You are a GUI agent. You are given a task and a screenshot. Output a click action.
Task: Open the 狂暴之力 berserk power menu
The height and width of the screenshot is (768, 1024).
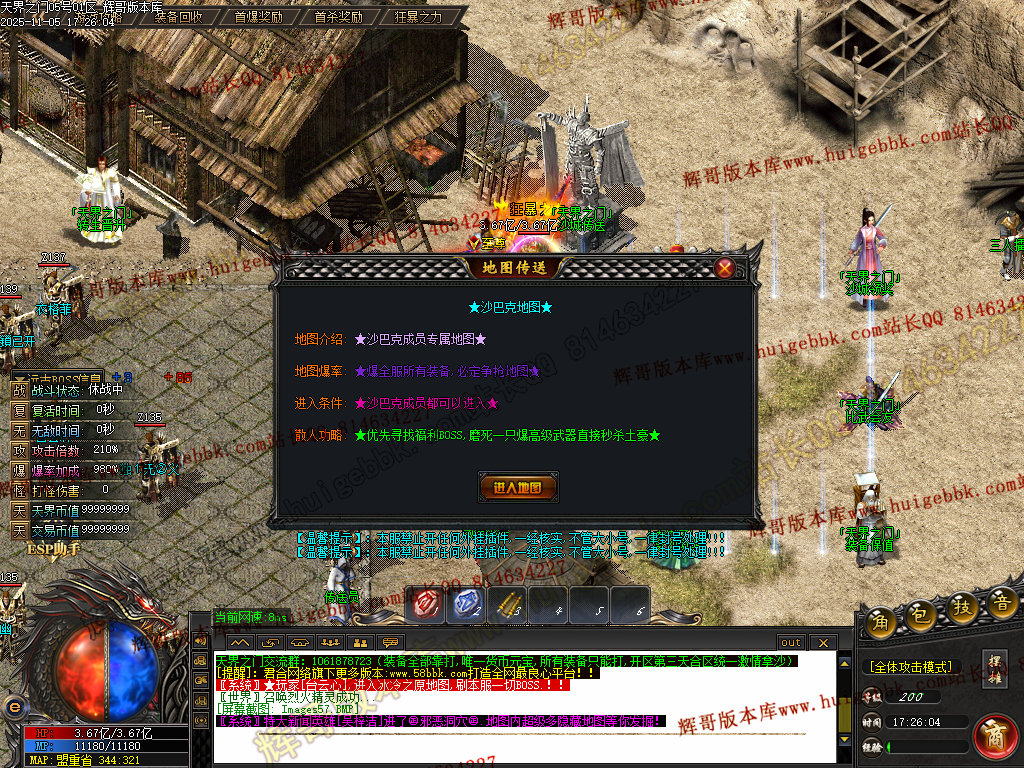point(418,16)
